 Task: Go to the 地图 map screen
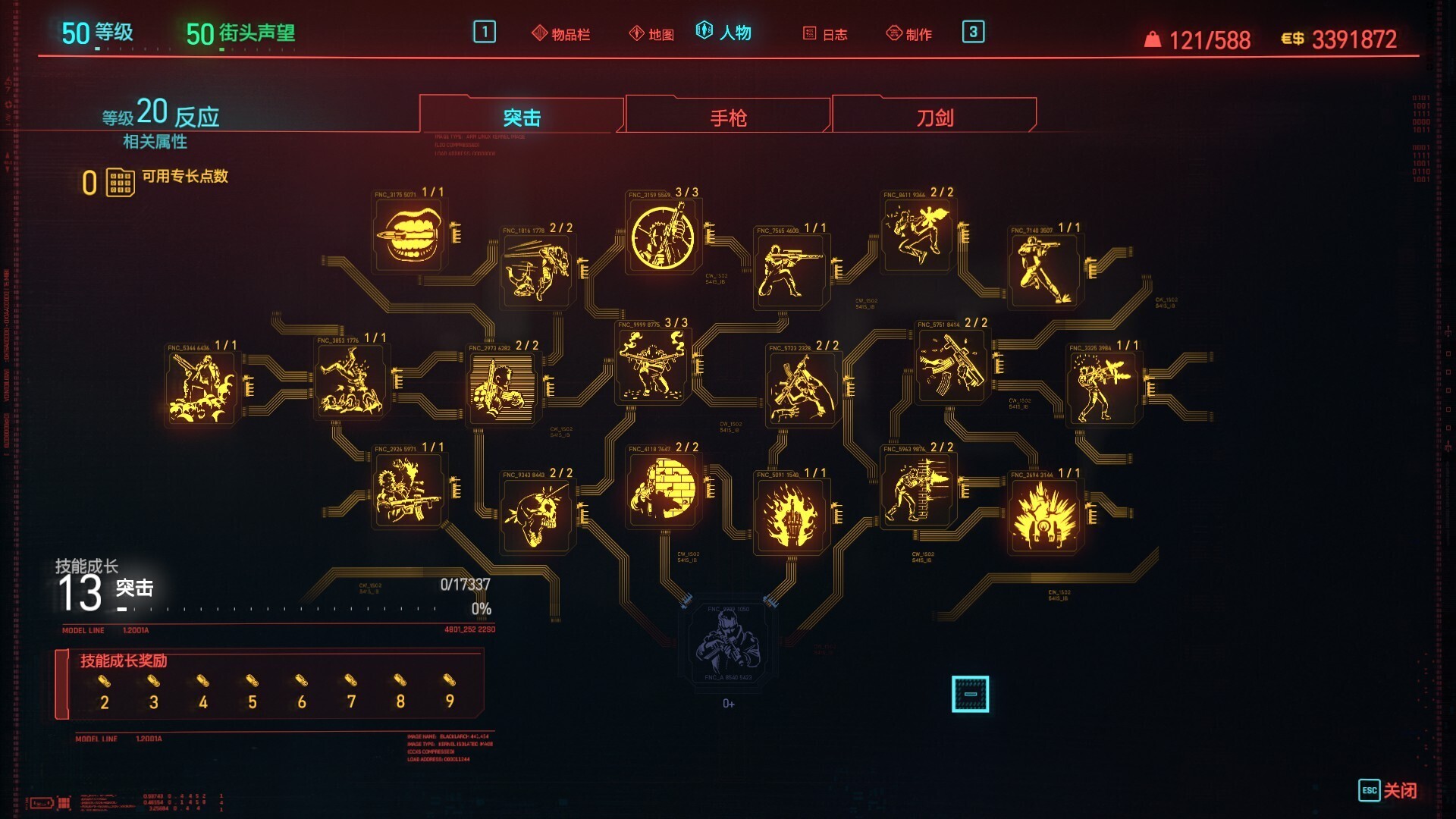pos(652,34)
